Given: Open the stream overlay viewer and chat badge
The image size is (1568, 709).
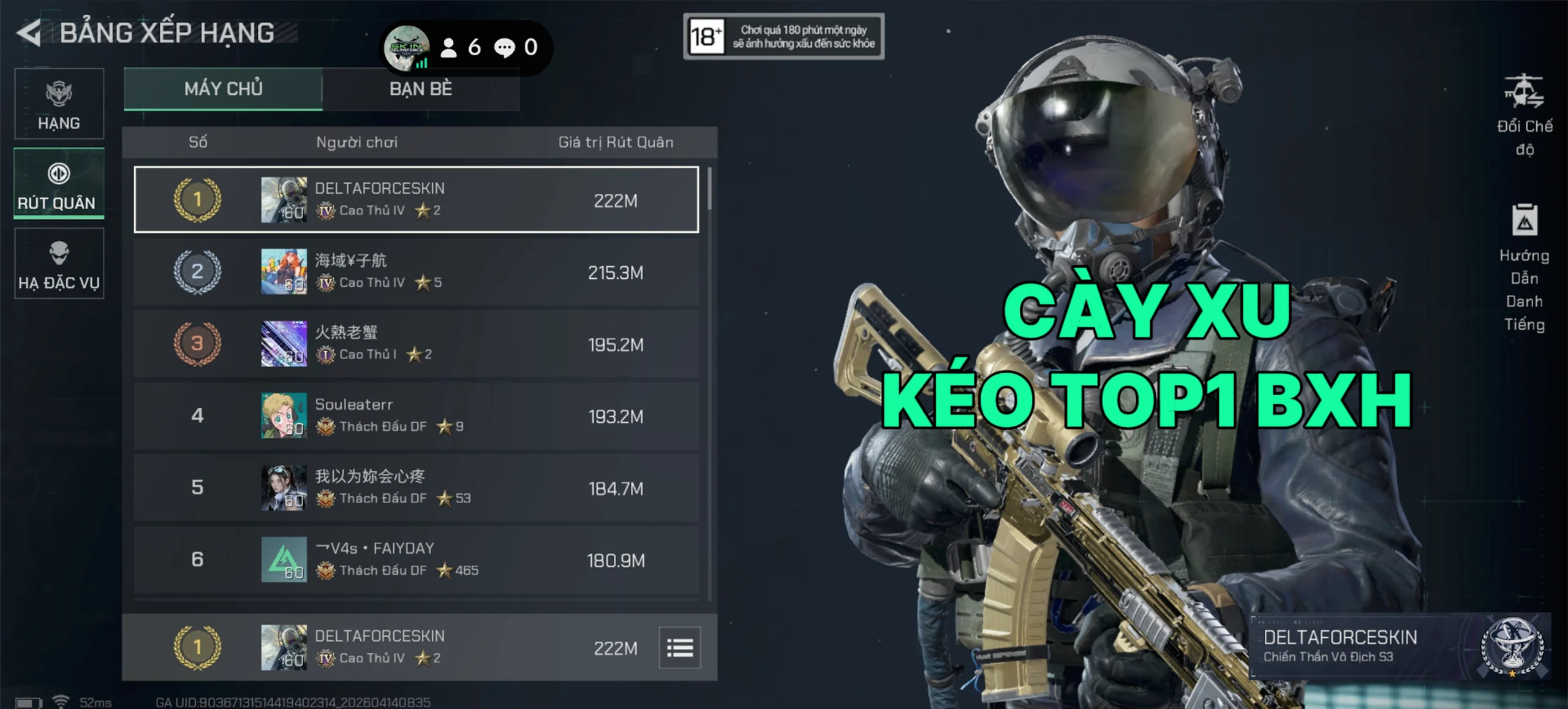Looking at the screenshot, I should 466,47.
